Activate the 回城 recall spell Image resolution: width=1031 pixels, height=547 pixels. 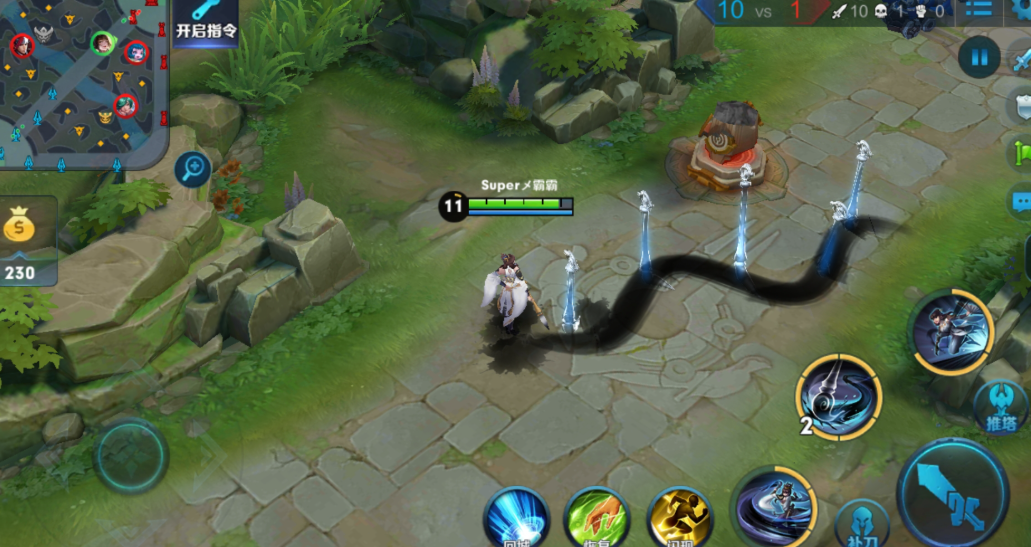point(516,518)
